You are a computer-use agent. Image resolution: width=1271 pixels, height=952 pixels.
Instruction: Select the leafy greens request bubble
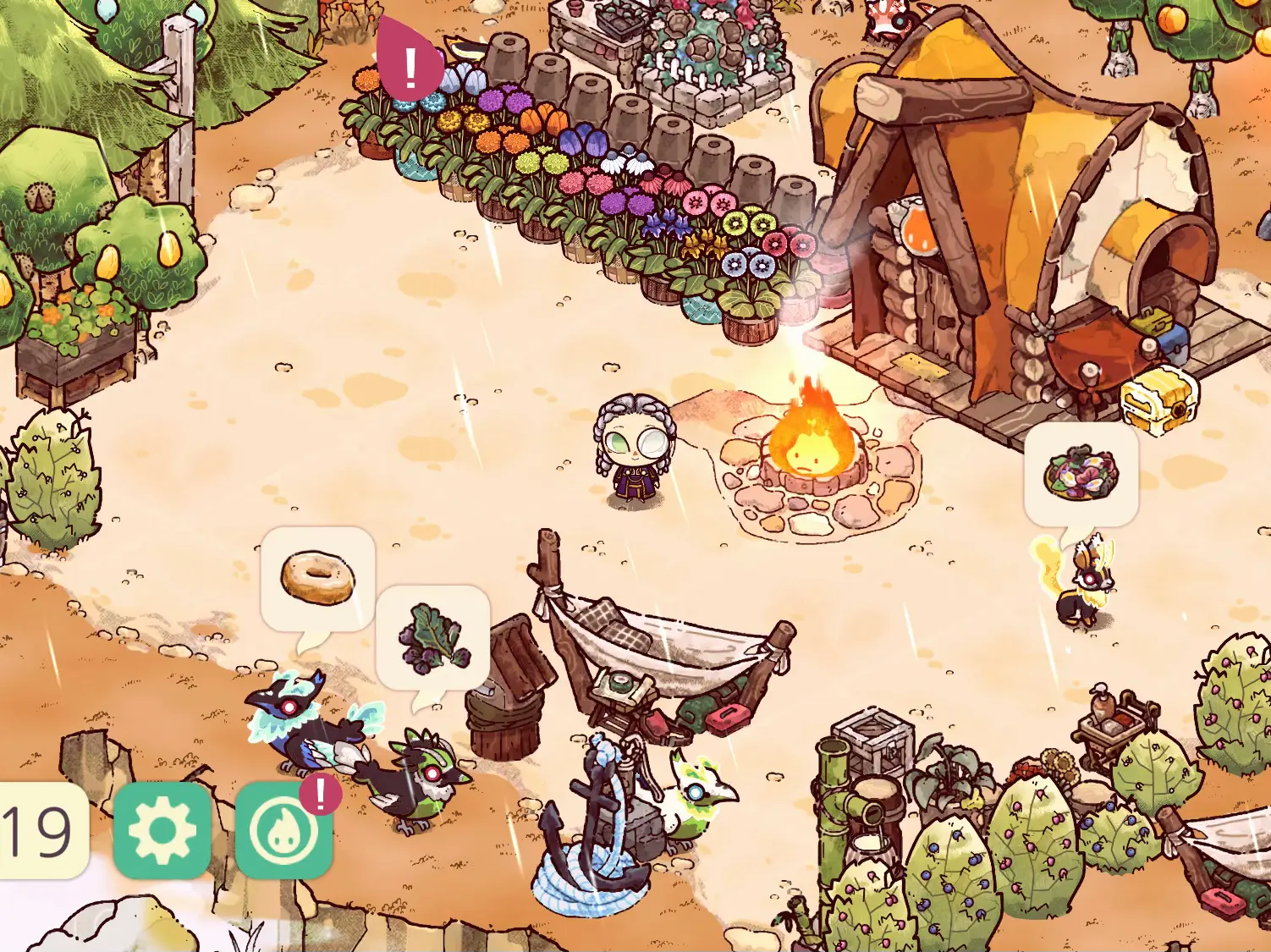(432, 638)
